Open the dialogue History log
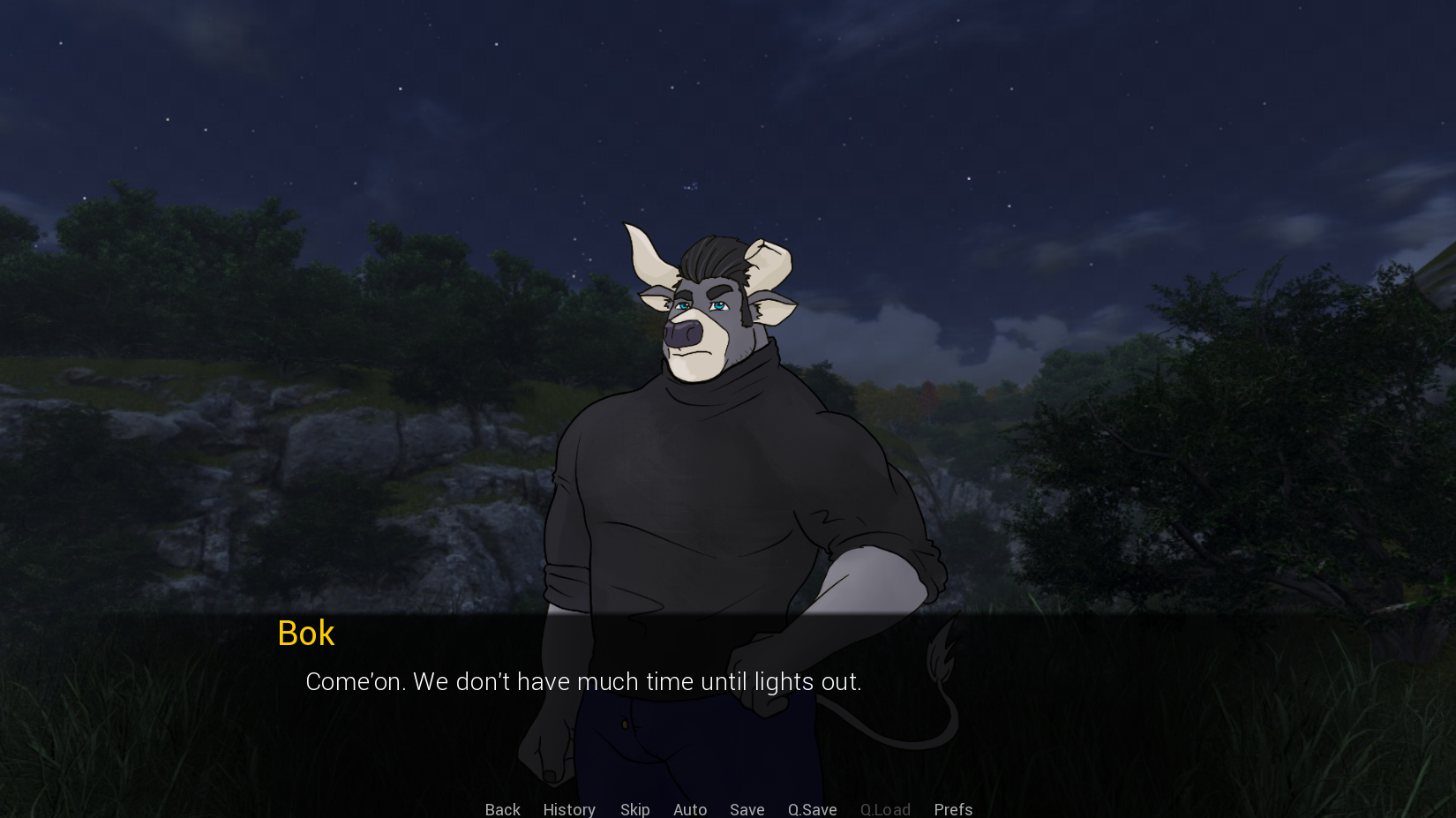 [569, 809]
